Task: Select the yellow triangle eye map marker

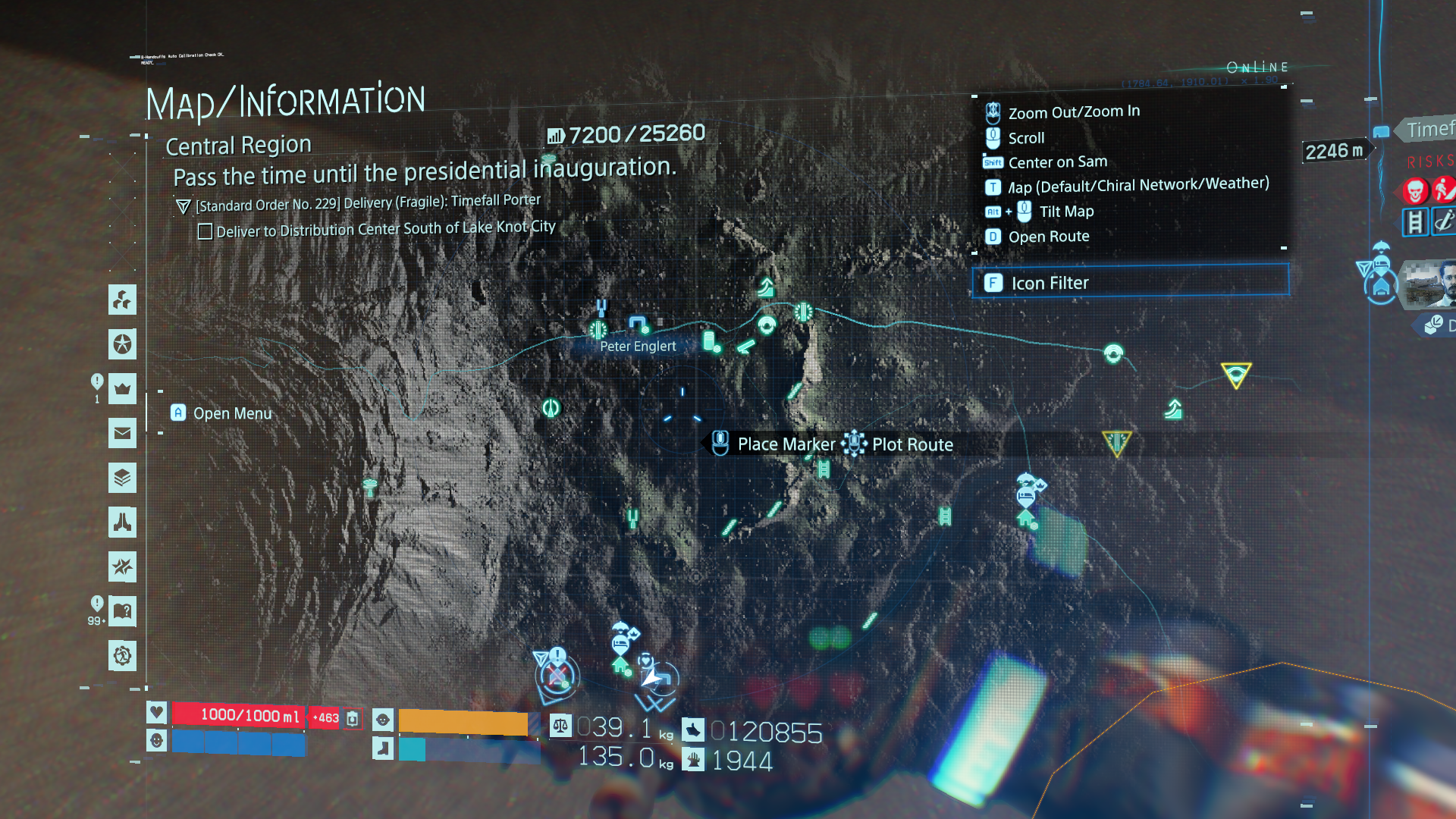Action: click(1235, 374)
